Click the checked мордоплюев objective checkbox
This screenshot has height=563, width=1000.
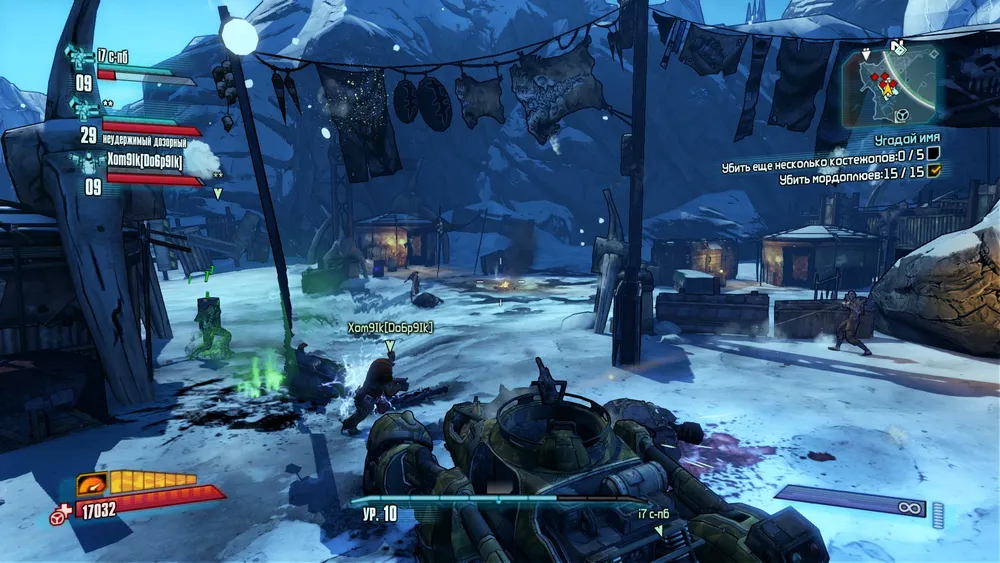tap(934, 171)
